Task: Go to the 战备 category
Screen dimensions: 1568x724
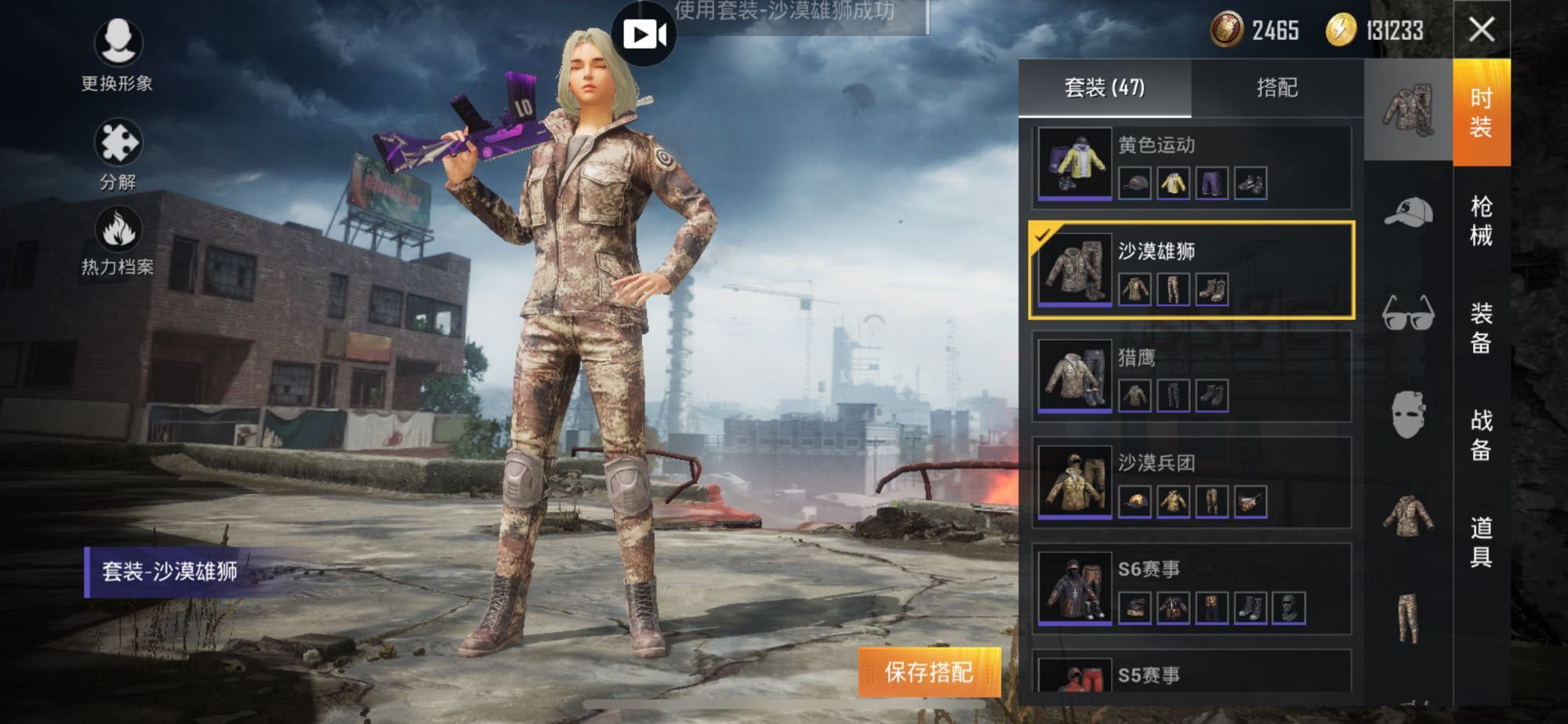Action: click(x=1481, y=435)
